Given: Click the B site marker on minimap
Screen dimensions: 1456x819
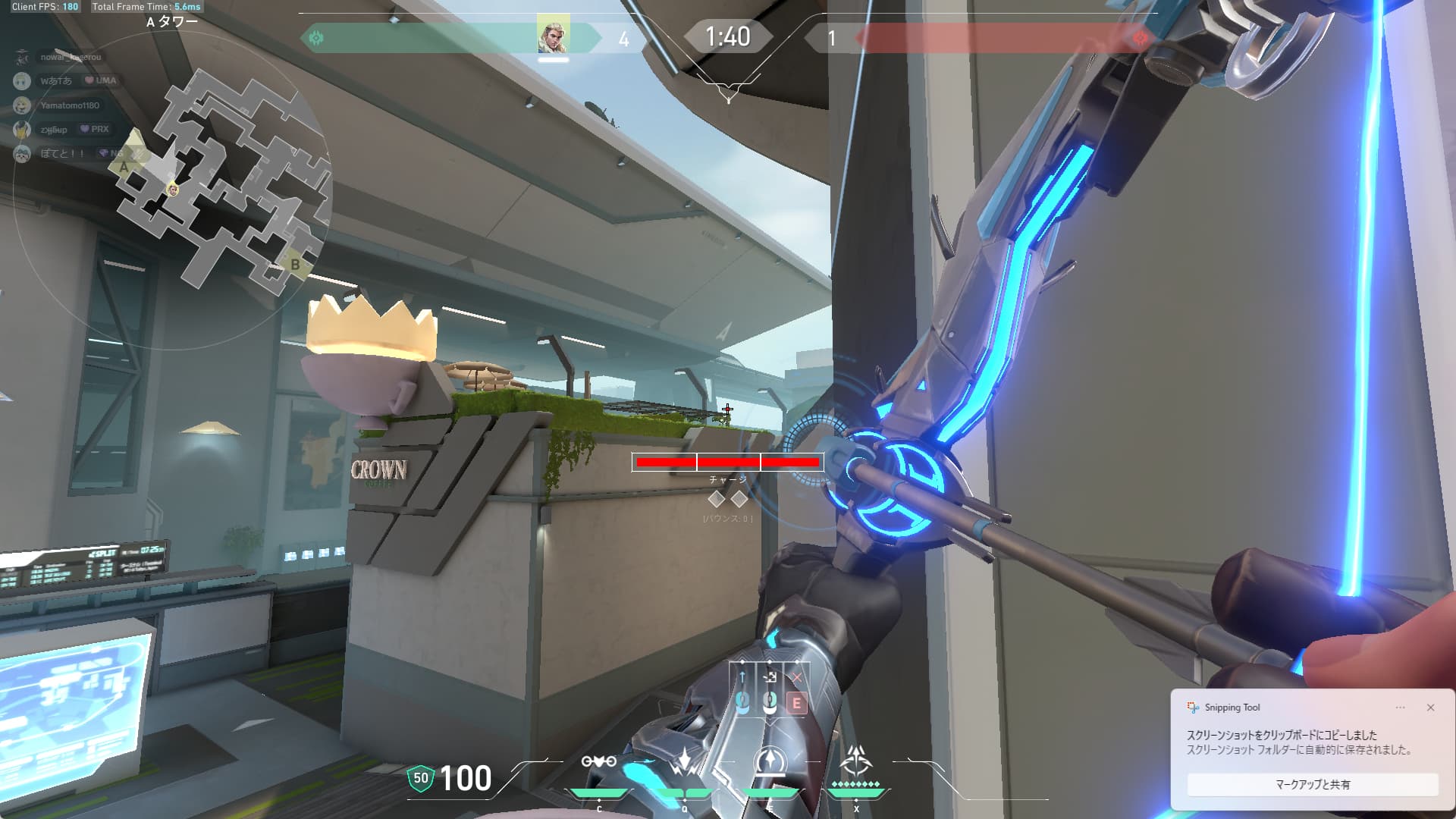Looking at the screenshot, I should pos(295,265).
